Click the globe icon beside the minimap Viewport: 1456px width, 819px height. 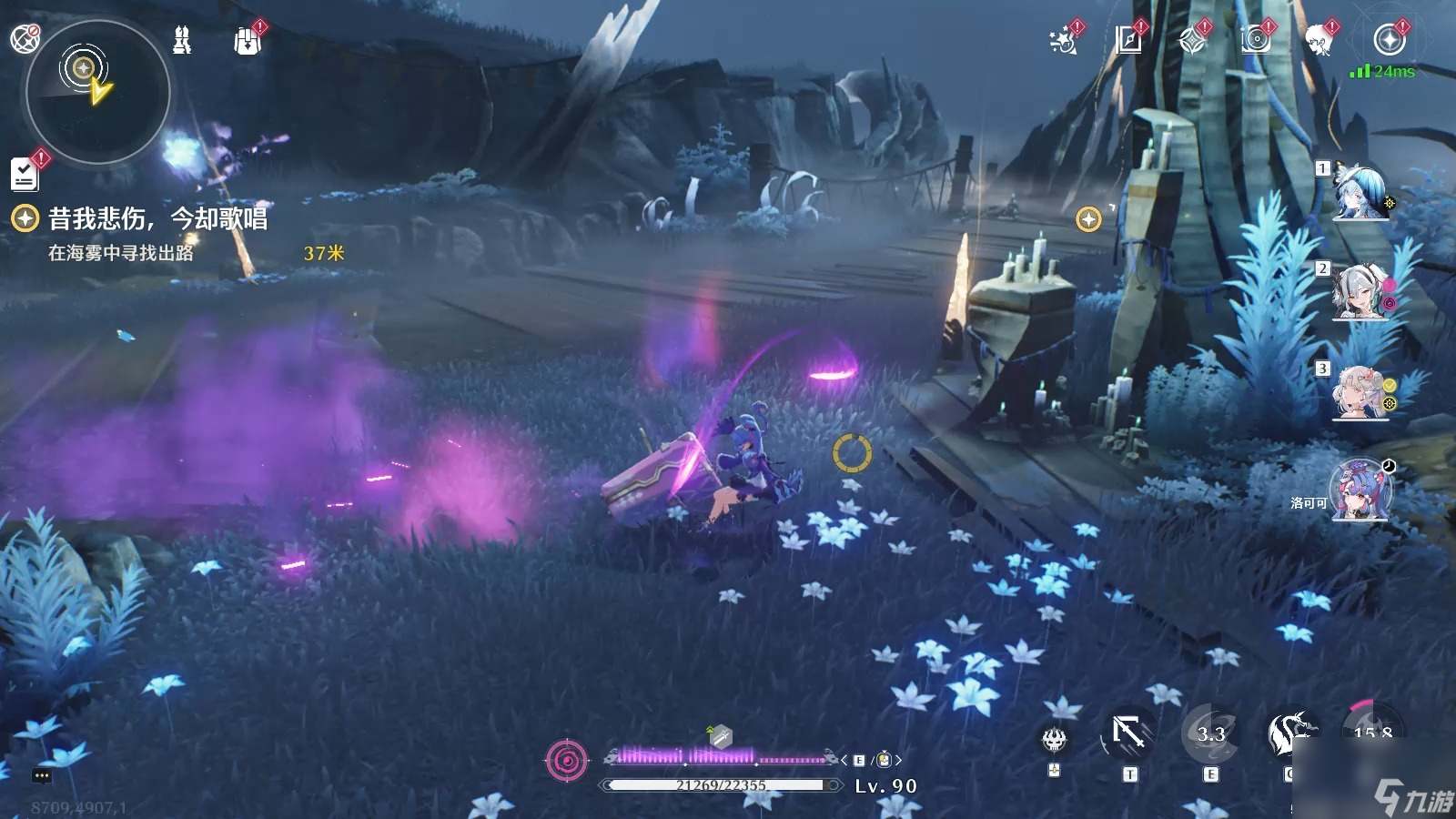25,38
